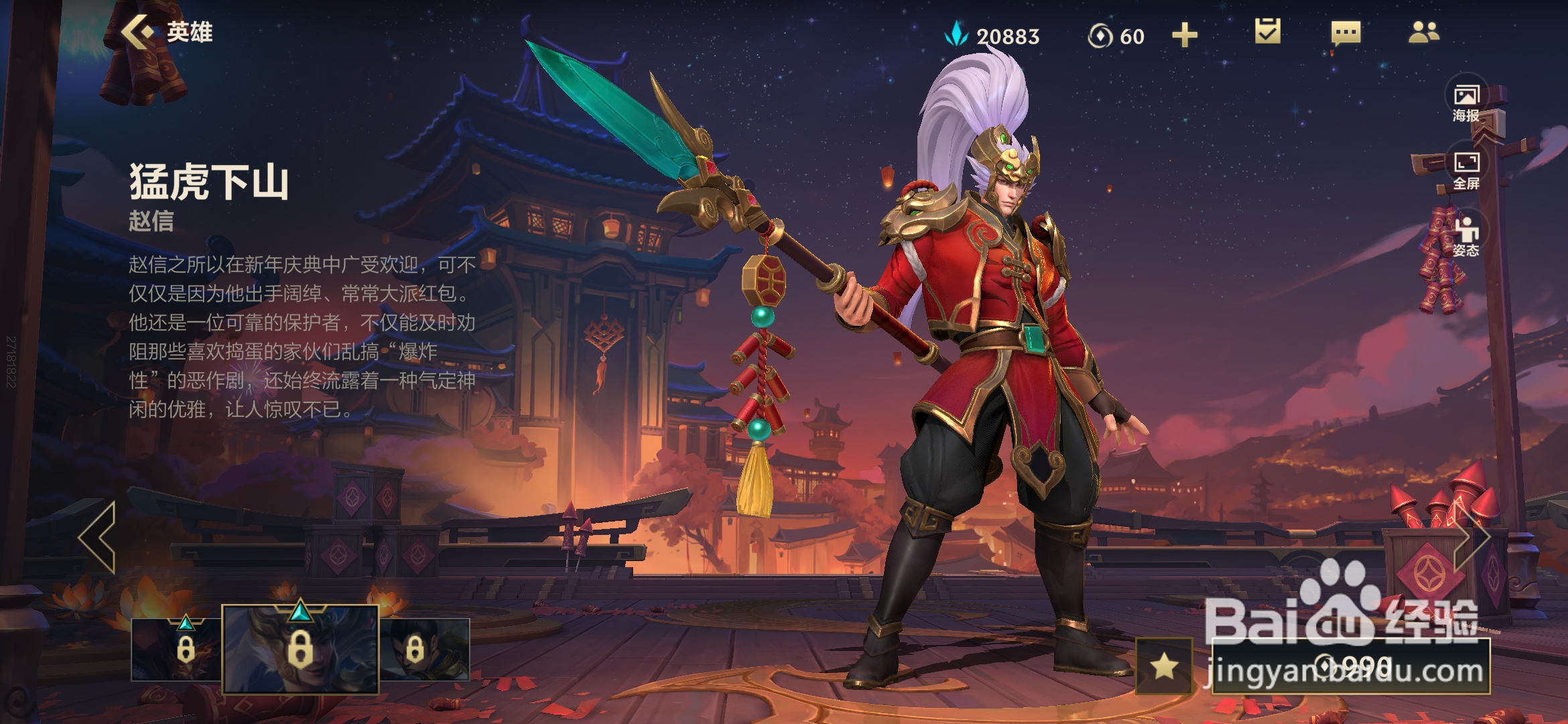The image size is (1568, 724).
Task: Select the highlighted white-haired skin thumbnail
Action: (x=300, y=649)
